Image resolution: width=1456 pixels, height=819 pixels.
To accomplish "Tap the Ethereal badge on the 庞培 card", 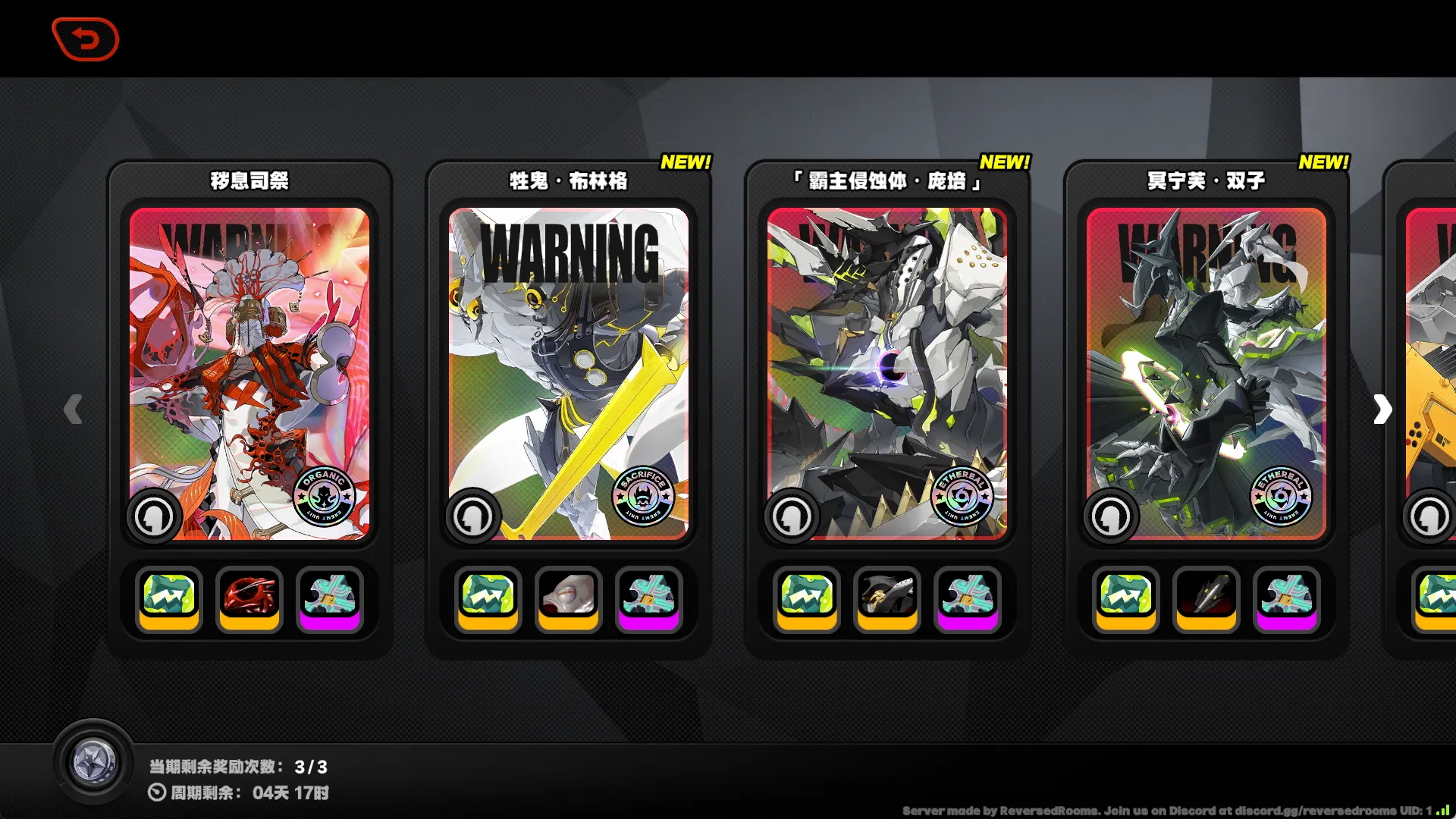I will coord(962,497).
